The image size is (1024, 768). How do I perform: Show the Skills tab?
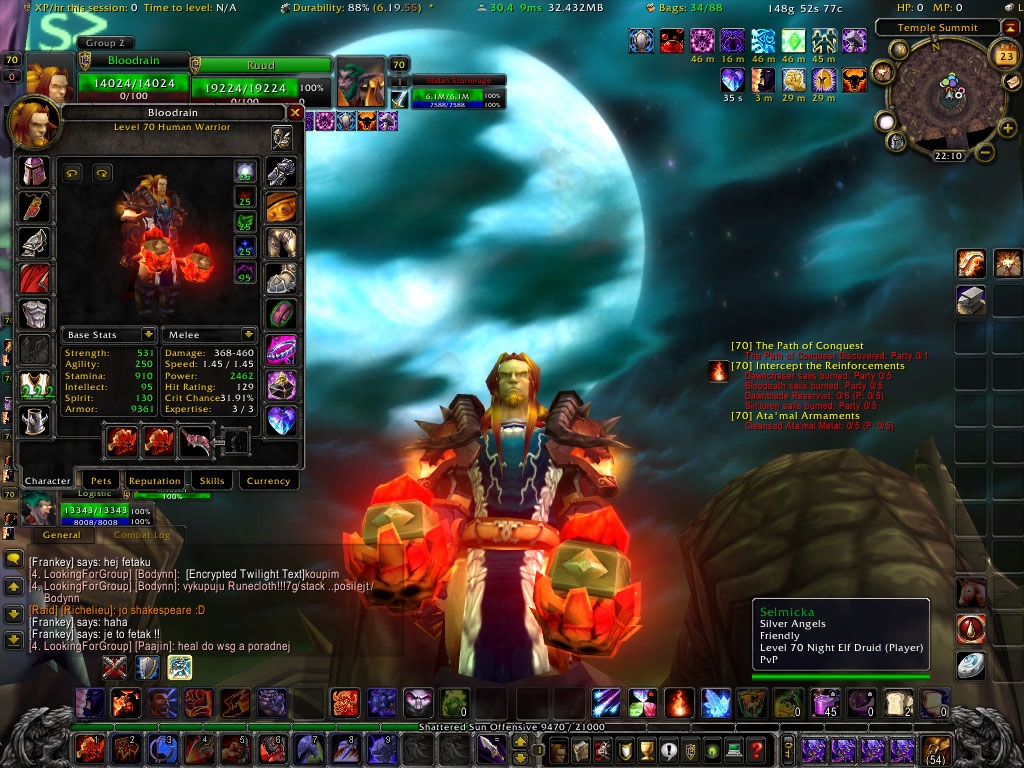212,481
